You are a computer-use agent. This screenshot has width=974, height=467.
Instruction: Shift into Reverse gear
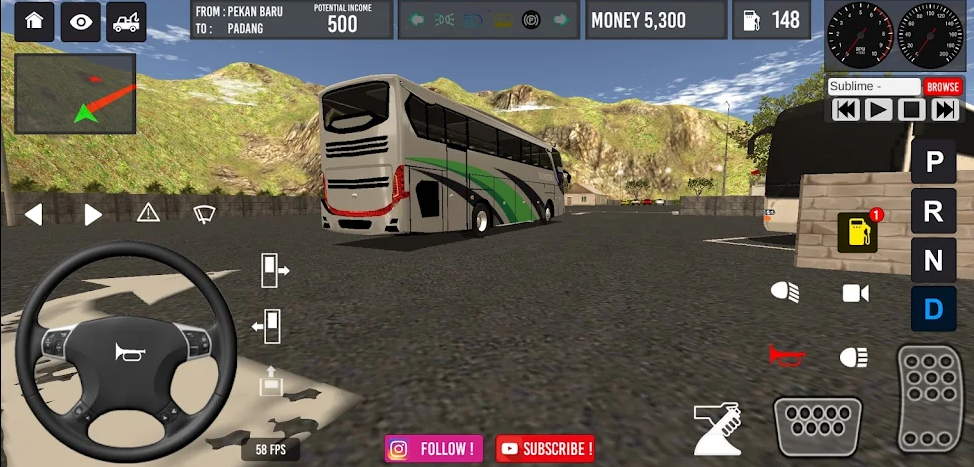pyautogui.click(x=934, y=211)
